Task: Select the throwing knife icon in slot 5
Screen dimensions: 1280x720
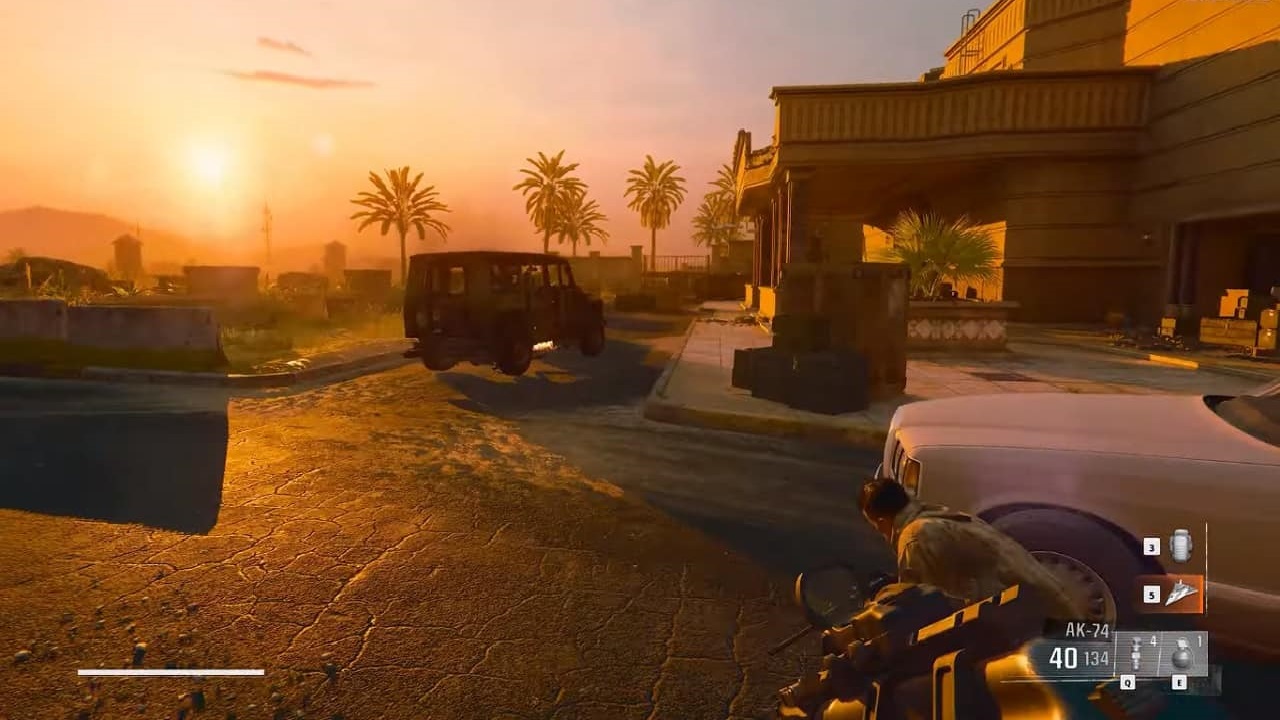Action: click(1182, 592)
